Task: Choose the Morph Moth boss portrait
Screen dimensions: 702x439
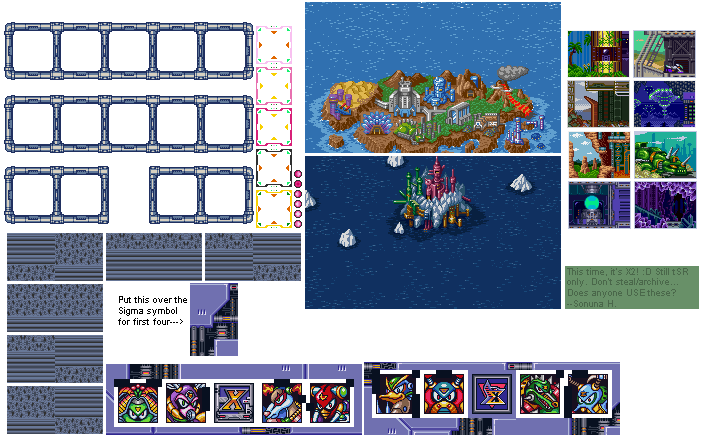Action: point(184,405)
